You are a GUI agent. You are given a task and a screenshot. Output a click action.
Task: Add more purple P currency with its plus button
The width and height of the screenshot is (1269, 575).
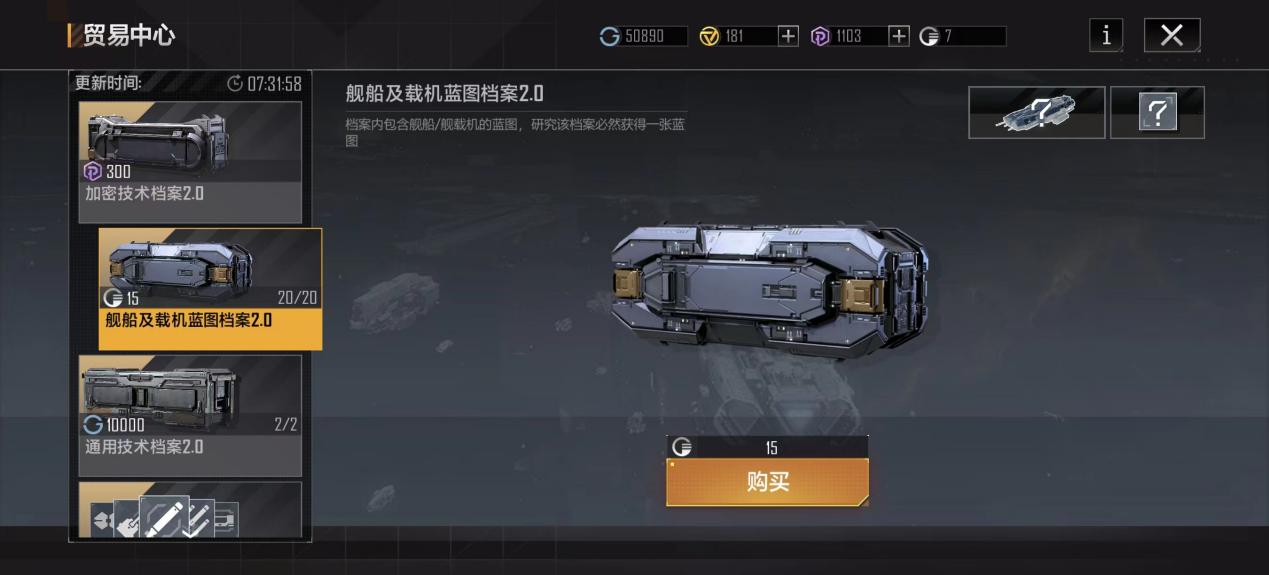pos(899,36)
